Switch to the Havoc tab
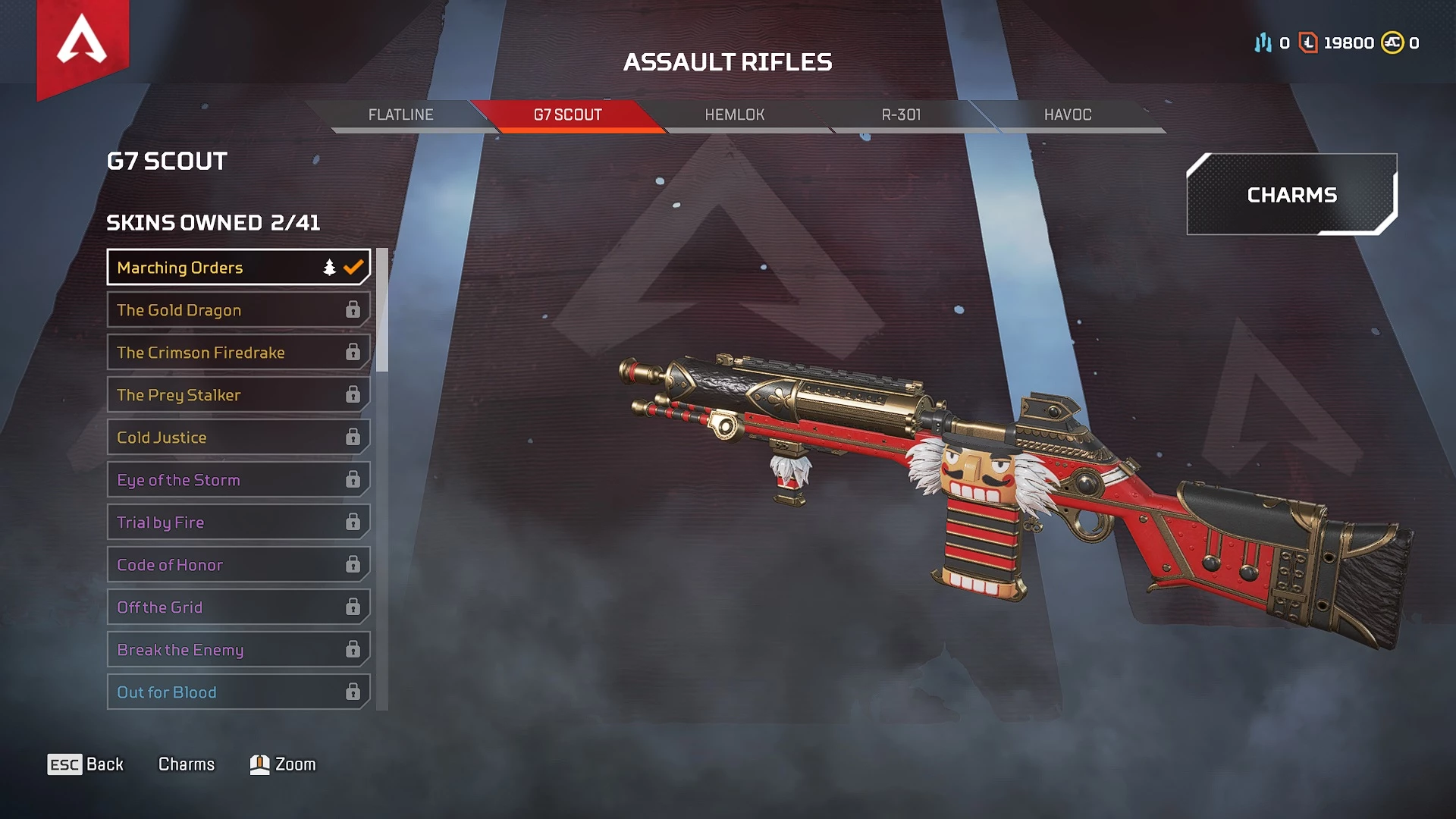Screen dimensions: 1456x819 1068,115
